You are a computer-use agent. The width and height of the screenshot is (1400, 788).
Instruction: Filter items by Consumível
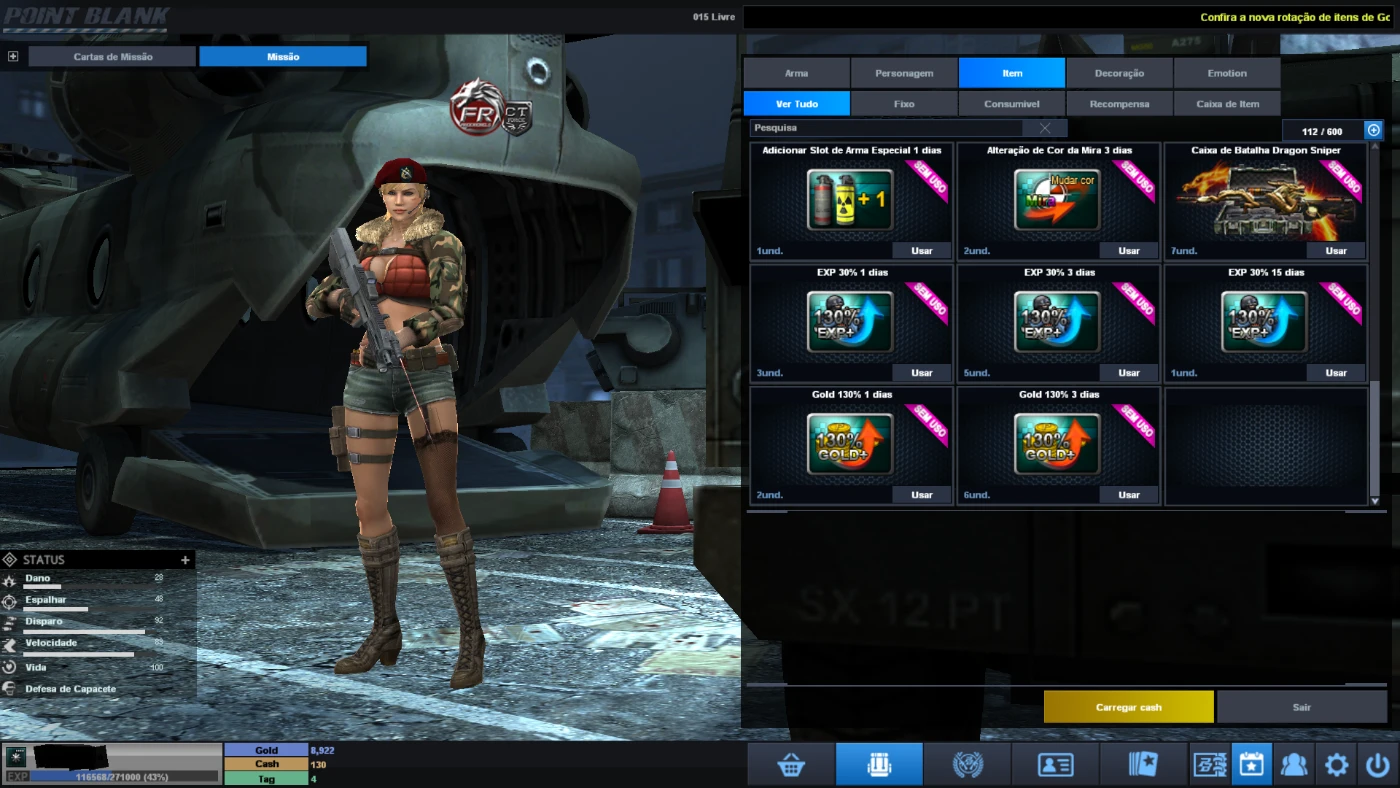[x=1011, y=104]
